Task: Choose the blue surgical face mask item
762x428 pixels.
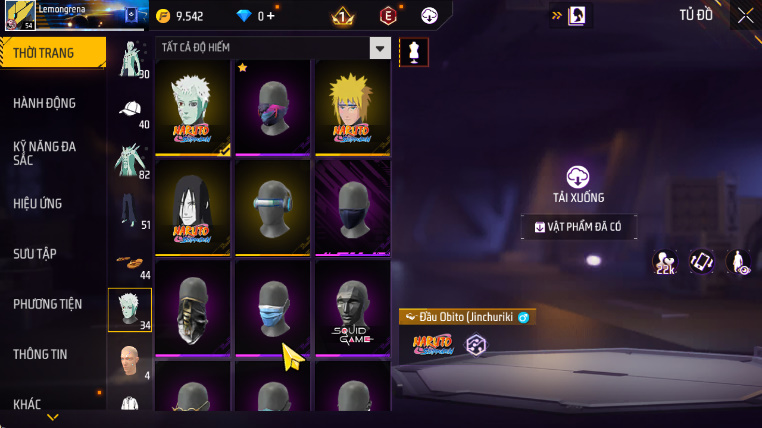Action: click(273, 306)
